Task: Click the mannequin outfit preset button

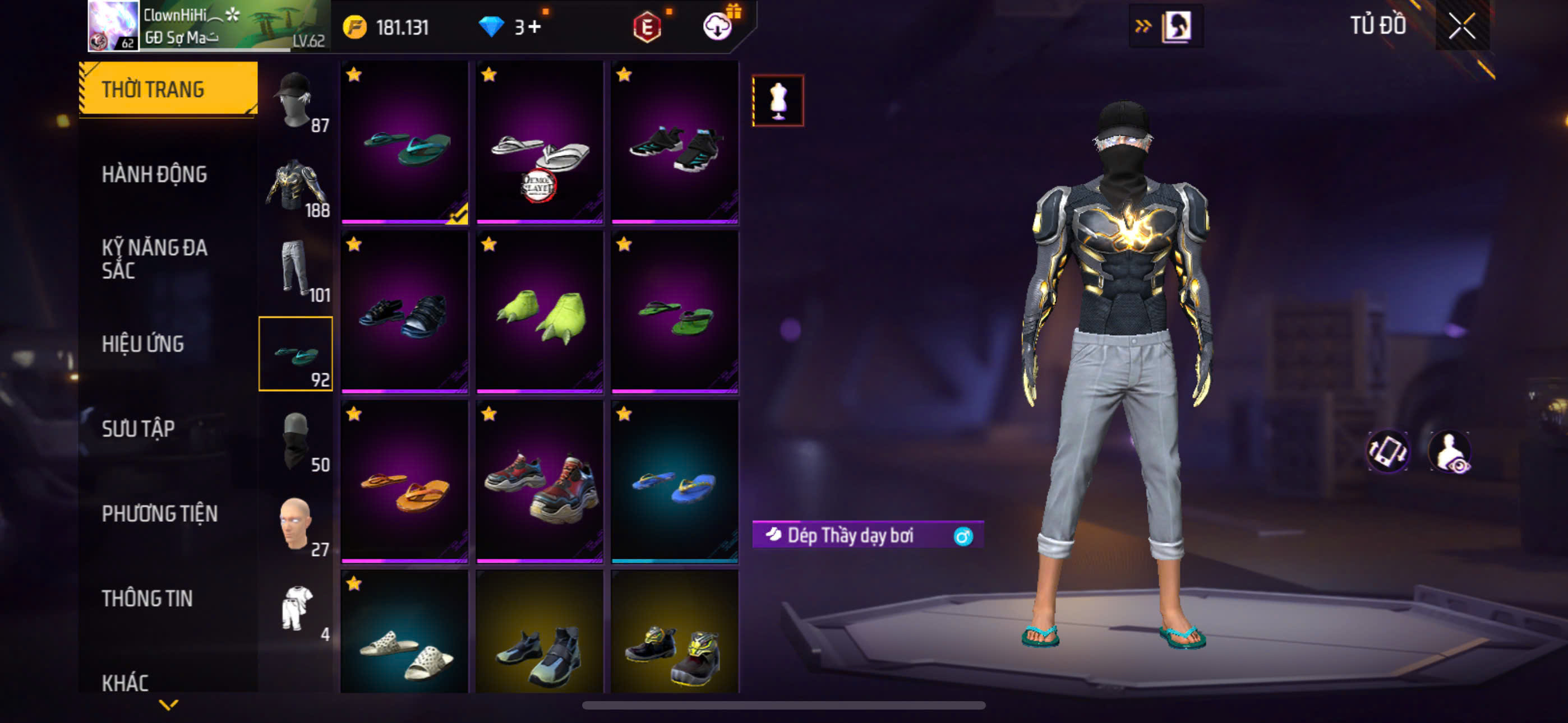Action: pyautogui.click(x=778, y=101)
